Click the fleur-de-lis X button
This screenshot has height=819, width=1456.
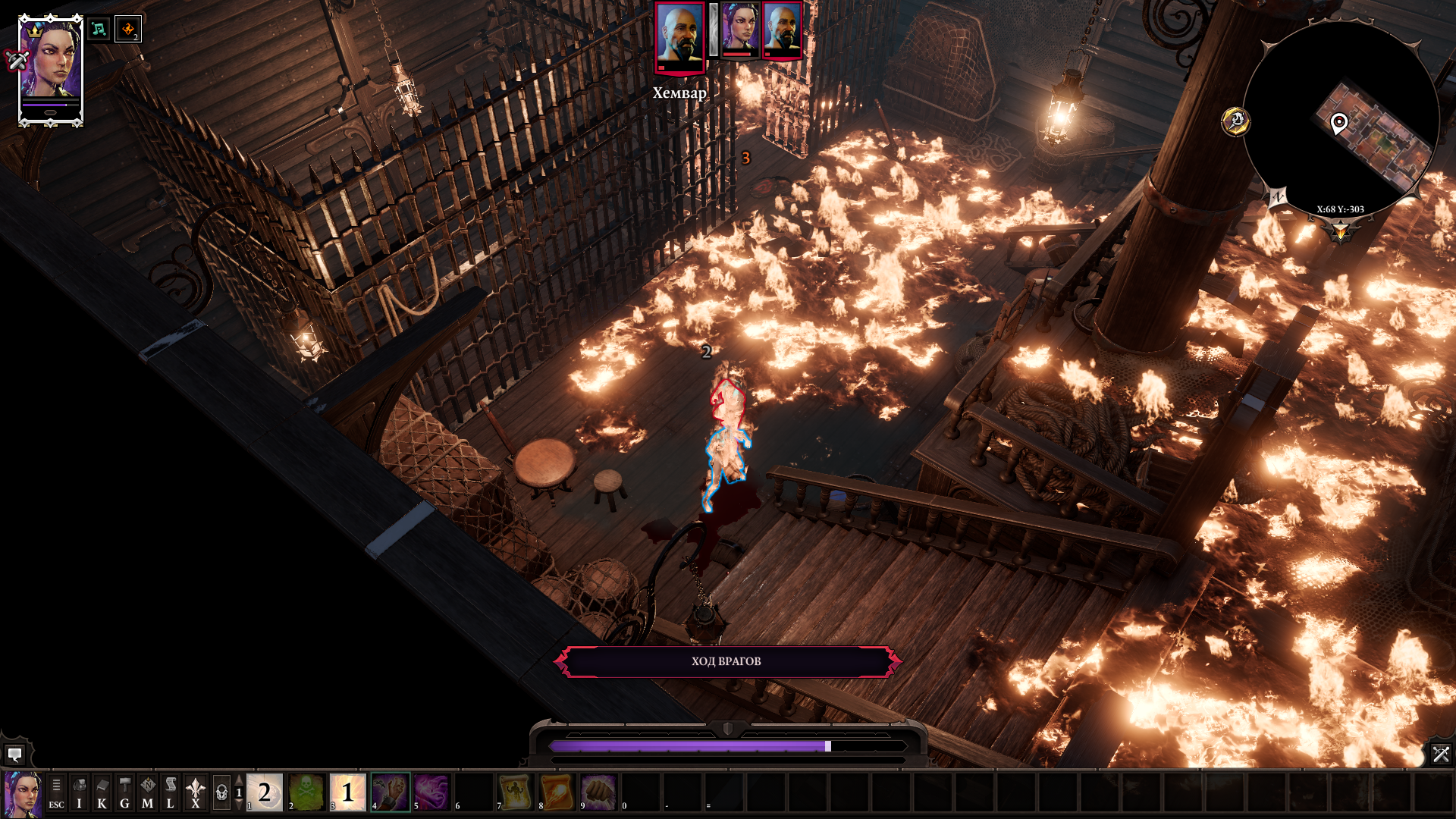(x=195, y=792)
